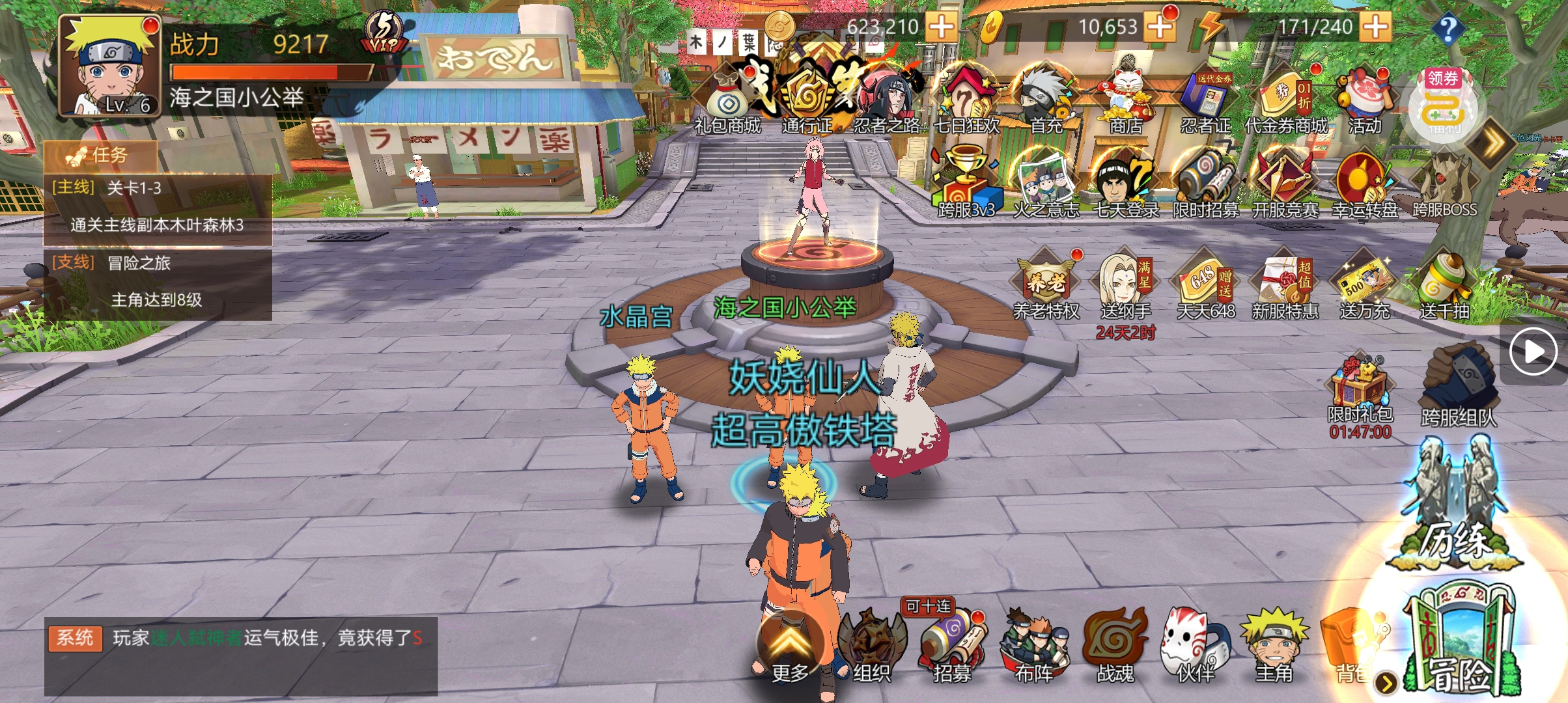Open the 养老特权 privilege icon

(x=1046, y=286)
